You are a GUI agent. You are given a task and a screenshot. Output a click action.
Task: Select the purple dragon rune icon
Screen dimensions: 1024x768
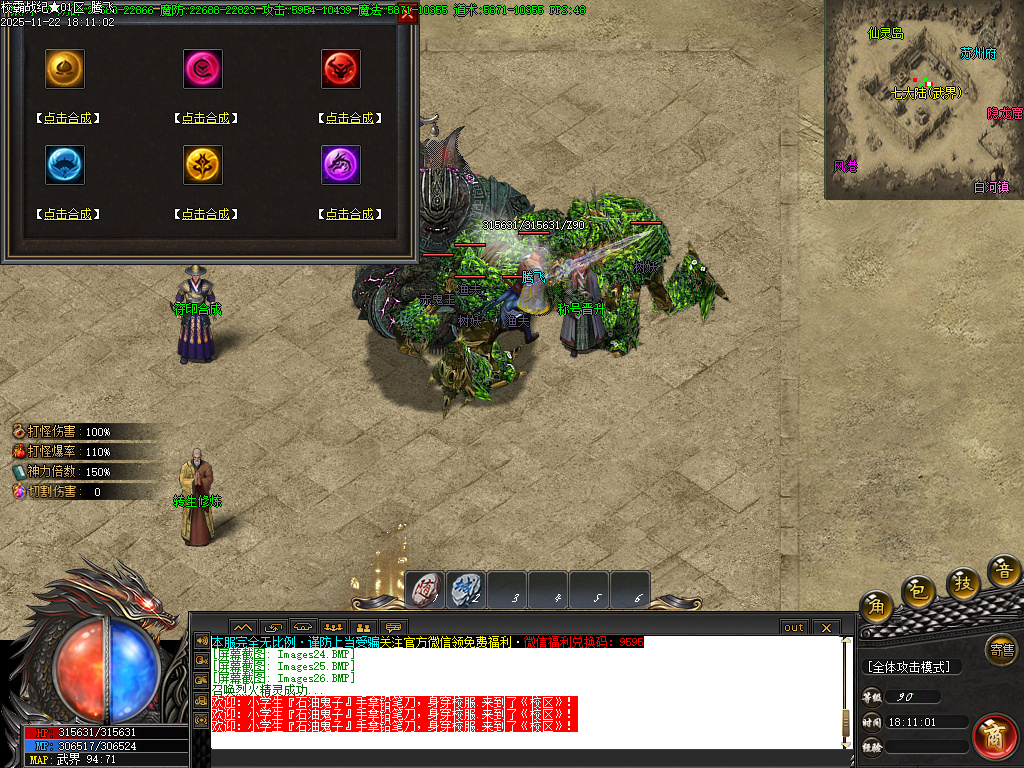pyautogui.click(x=341, y=165)
